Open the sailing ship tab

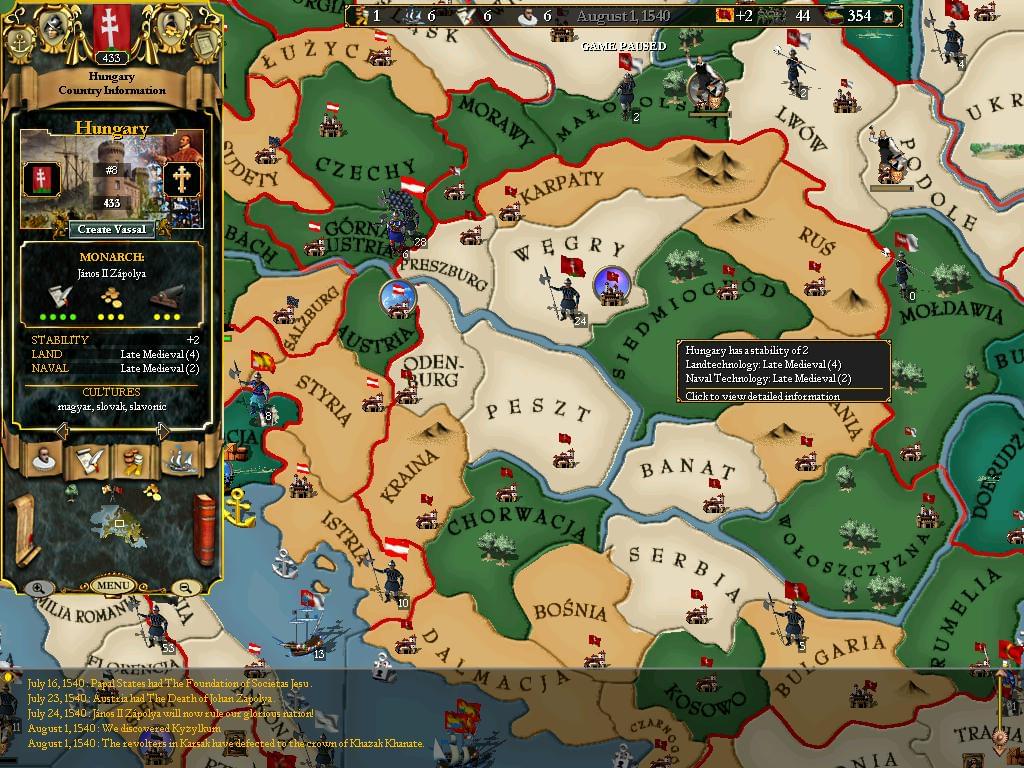[x=178, y=459]
